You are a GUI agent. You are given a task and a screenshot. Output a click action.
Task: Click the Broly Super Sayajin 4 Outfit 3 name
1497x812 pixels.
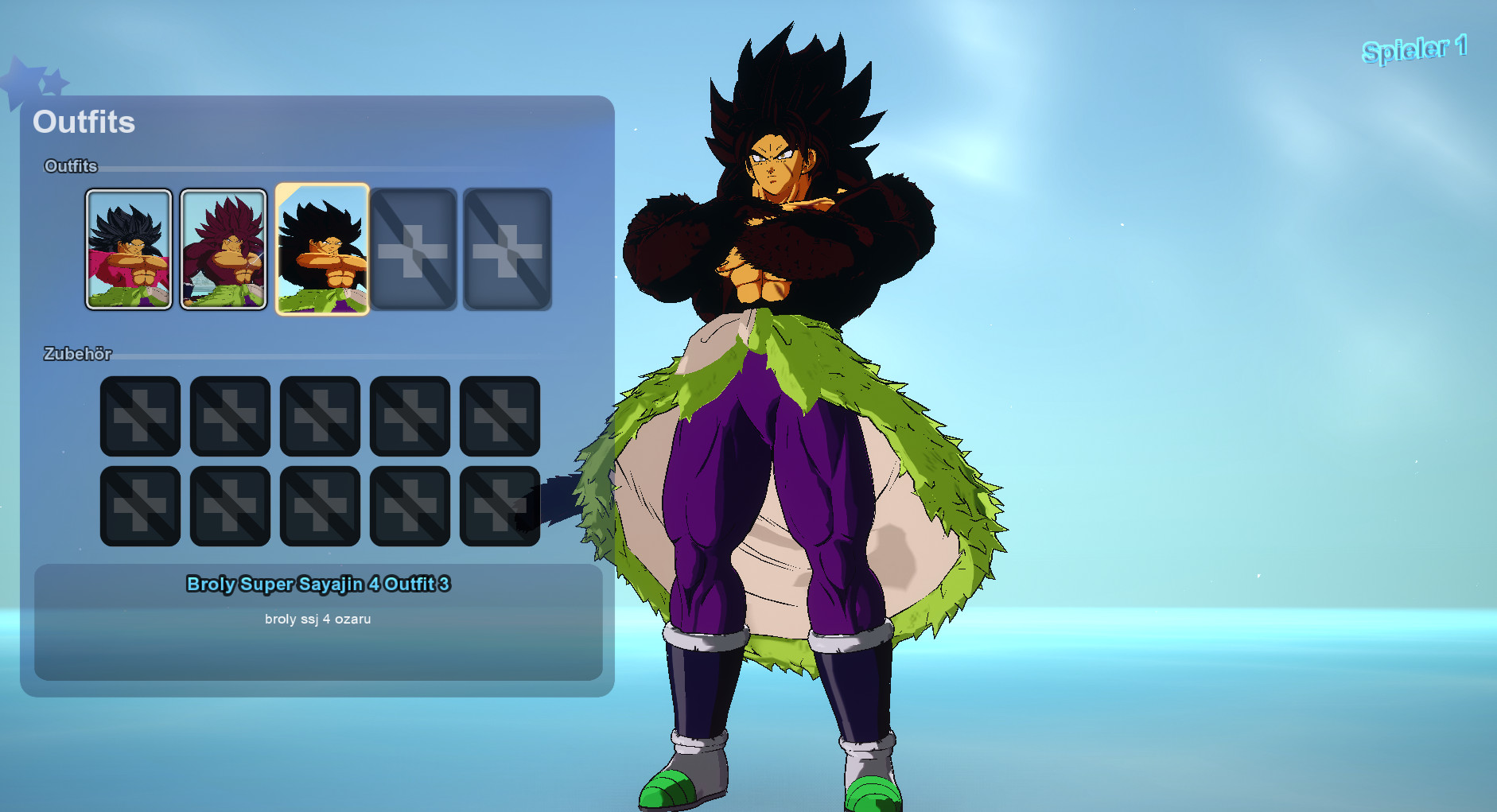pos(317,584)
